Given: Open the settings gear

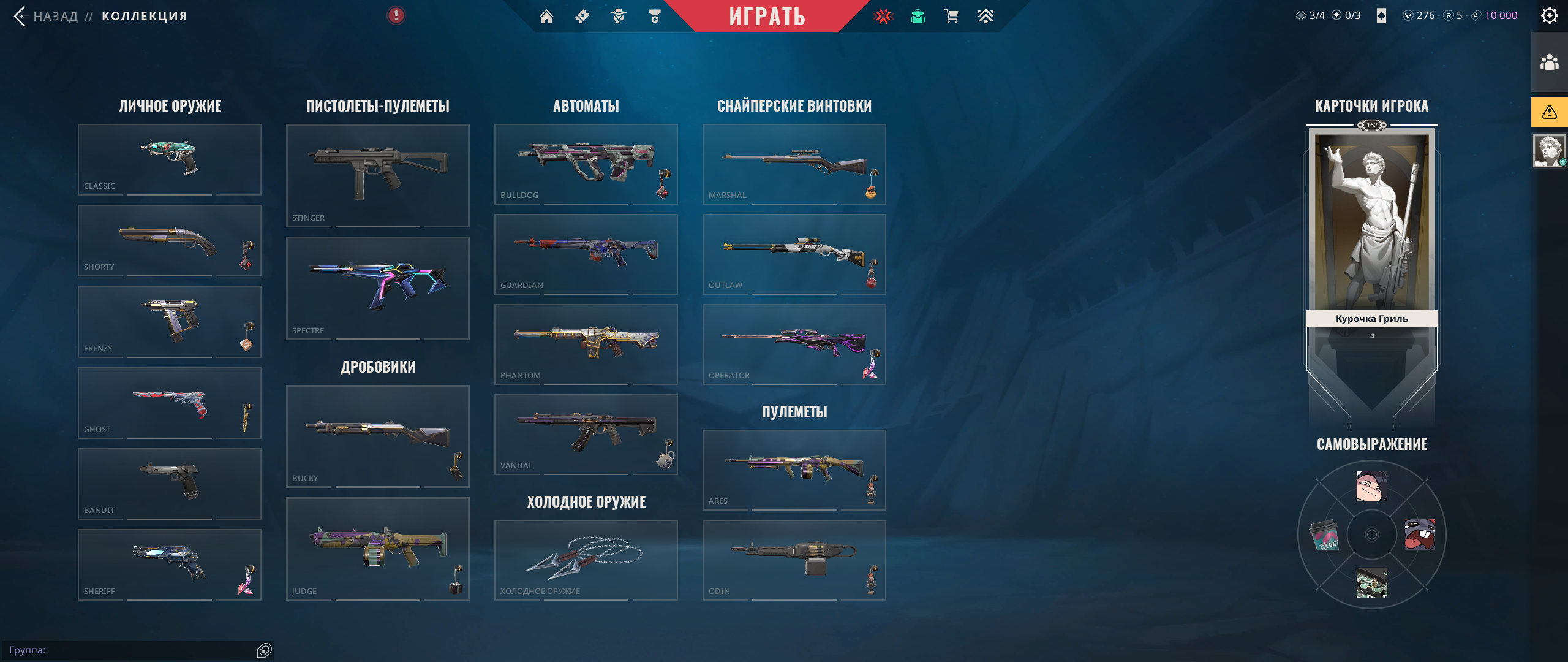Looking at the screenshot, I should click(1549, 15).
